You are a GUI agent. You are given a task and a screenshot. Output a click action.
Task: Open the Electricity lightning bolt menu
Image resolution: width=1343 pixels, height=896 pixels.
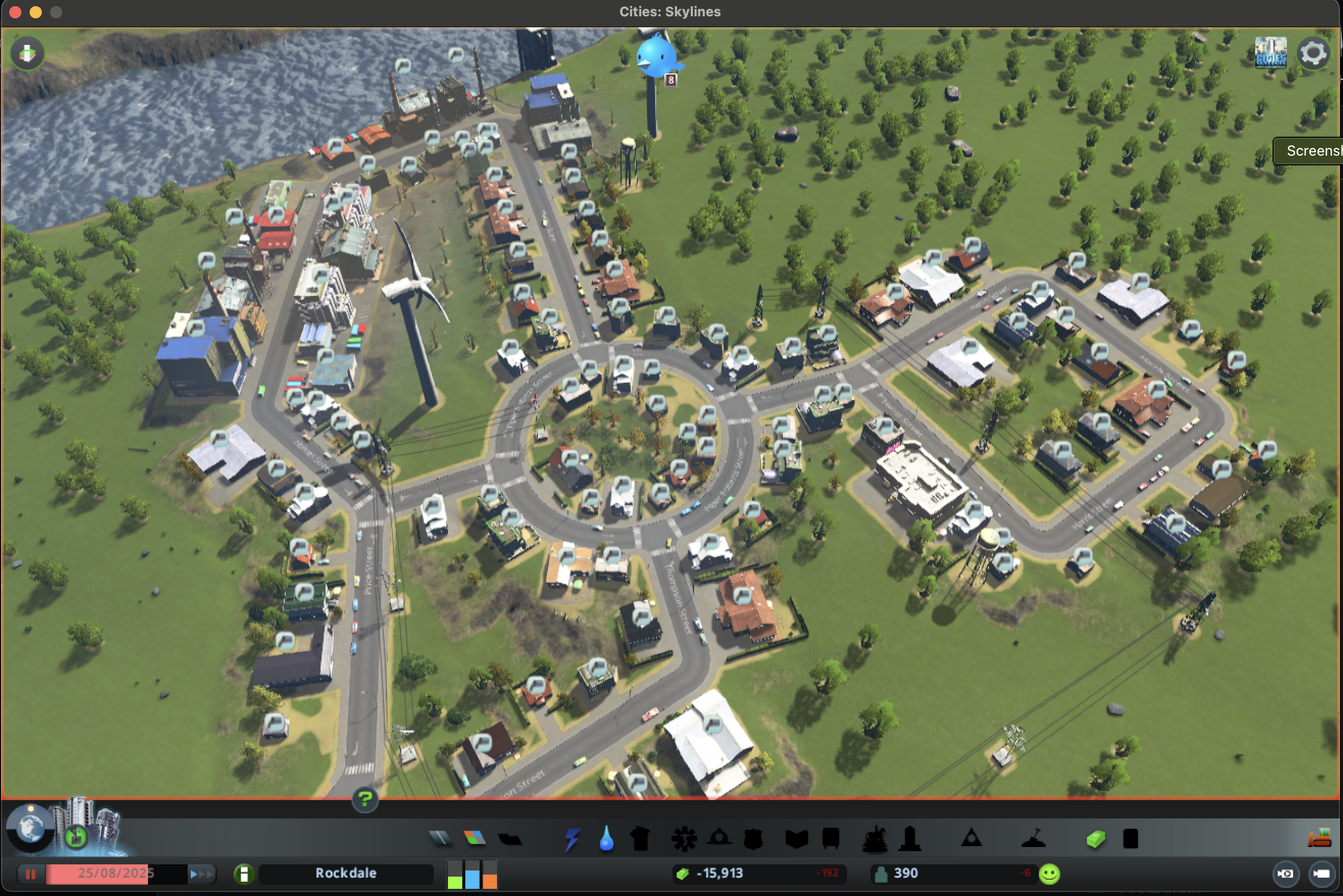coord(572,839)
